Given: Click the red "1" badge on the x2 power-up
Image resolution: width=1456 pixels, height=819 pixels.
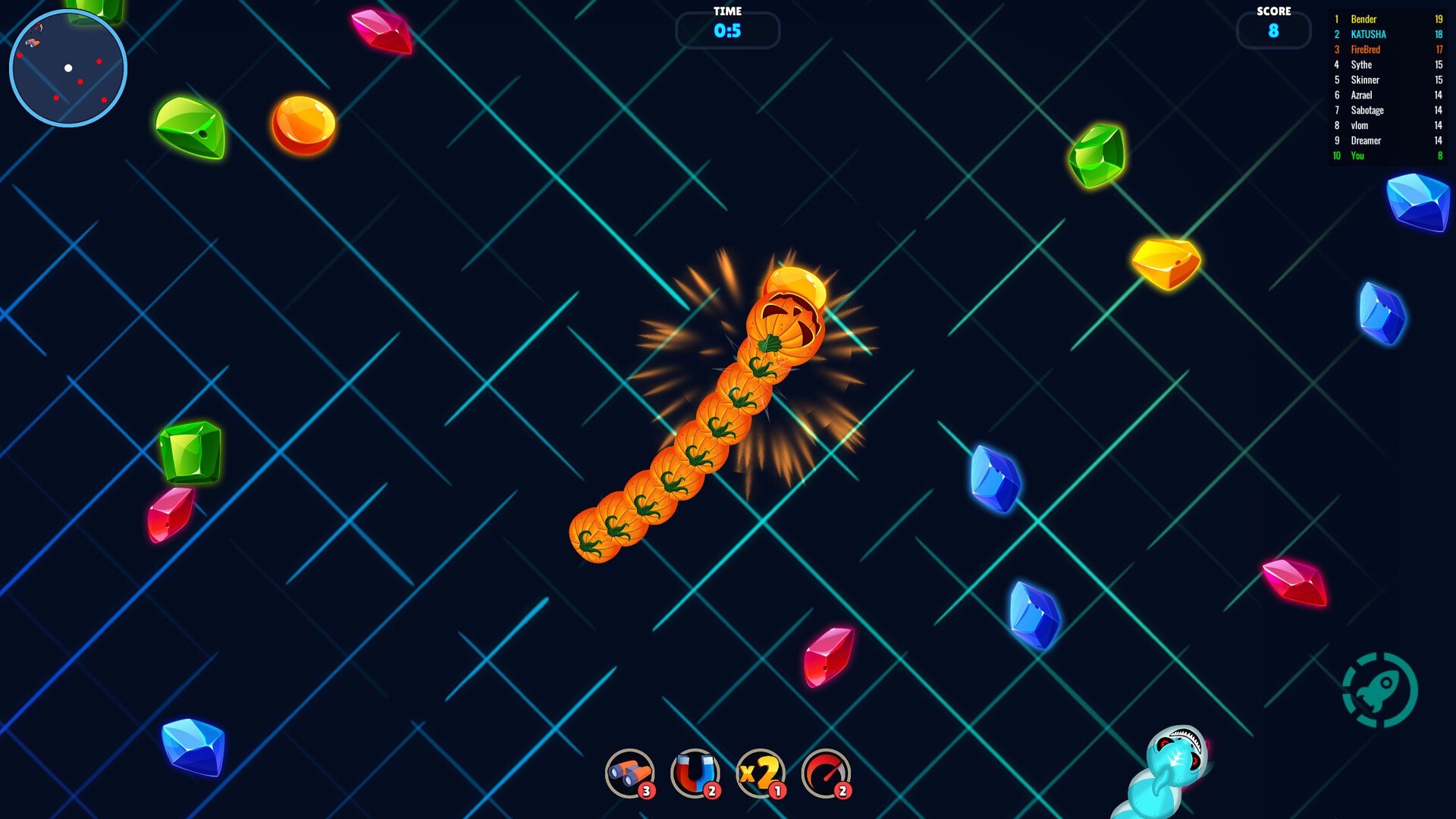Looking at the screenshot, I should [777, 791].
